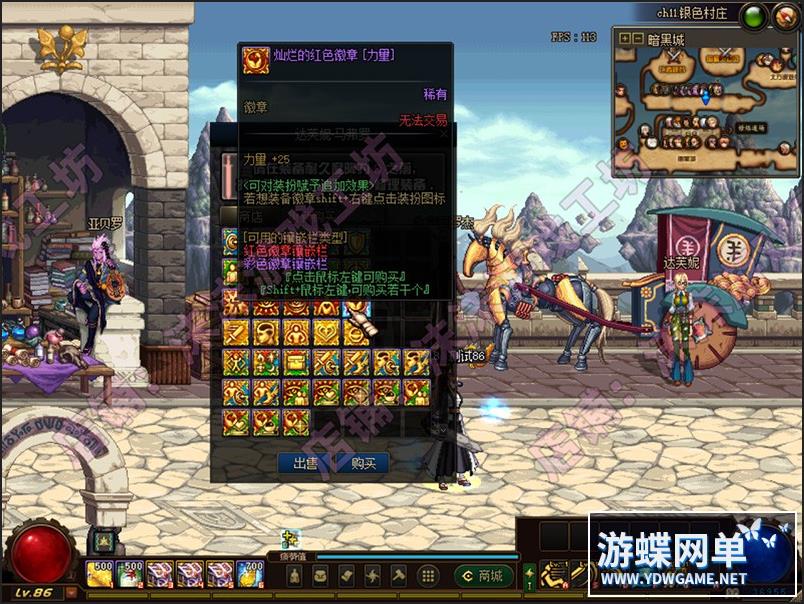
Task: Click the 出售 sell button
Action: click(304, 463)
